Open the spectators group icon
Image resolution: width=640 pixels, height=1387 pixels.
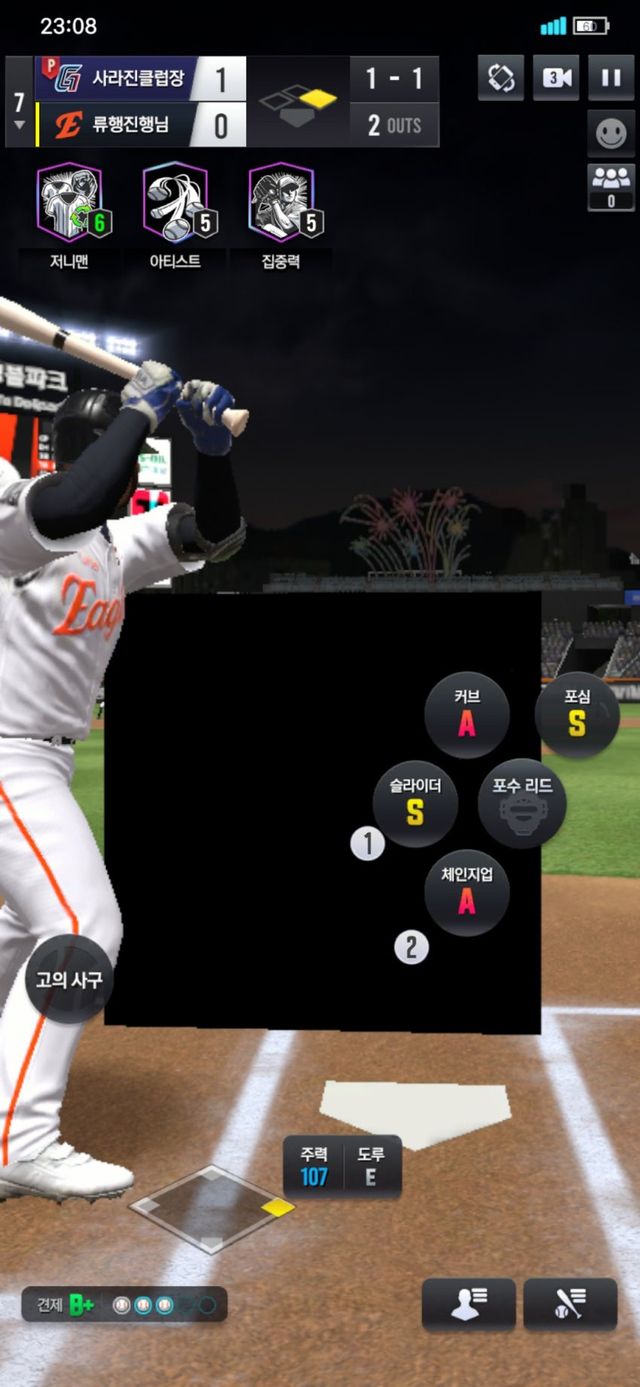tap(611, 186)
